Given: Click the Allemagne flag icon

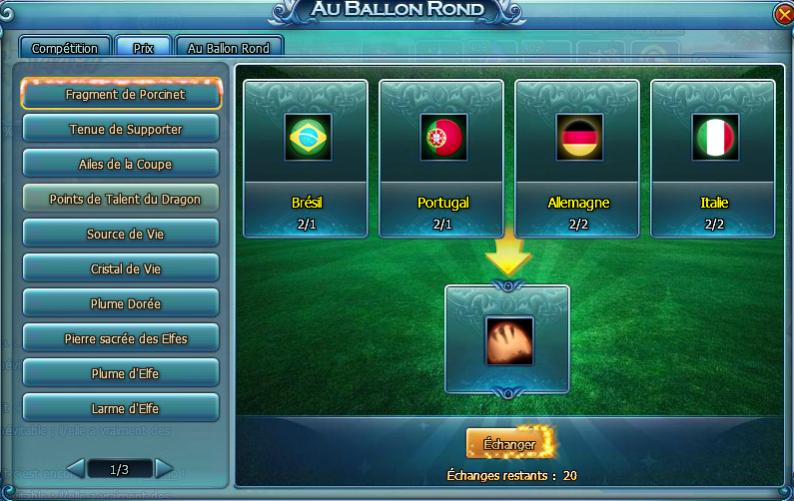Looking at the screenshot, I should pos(578,138).
